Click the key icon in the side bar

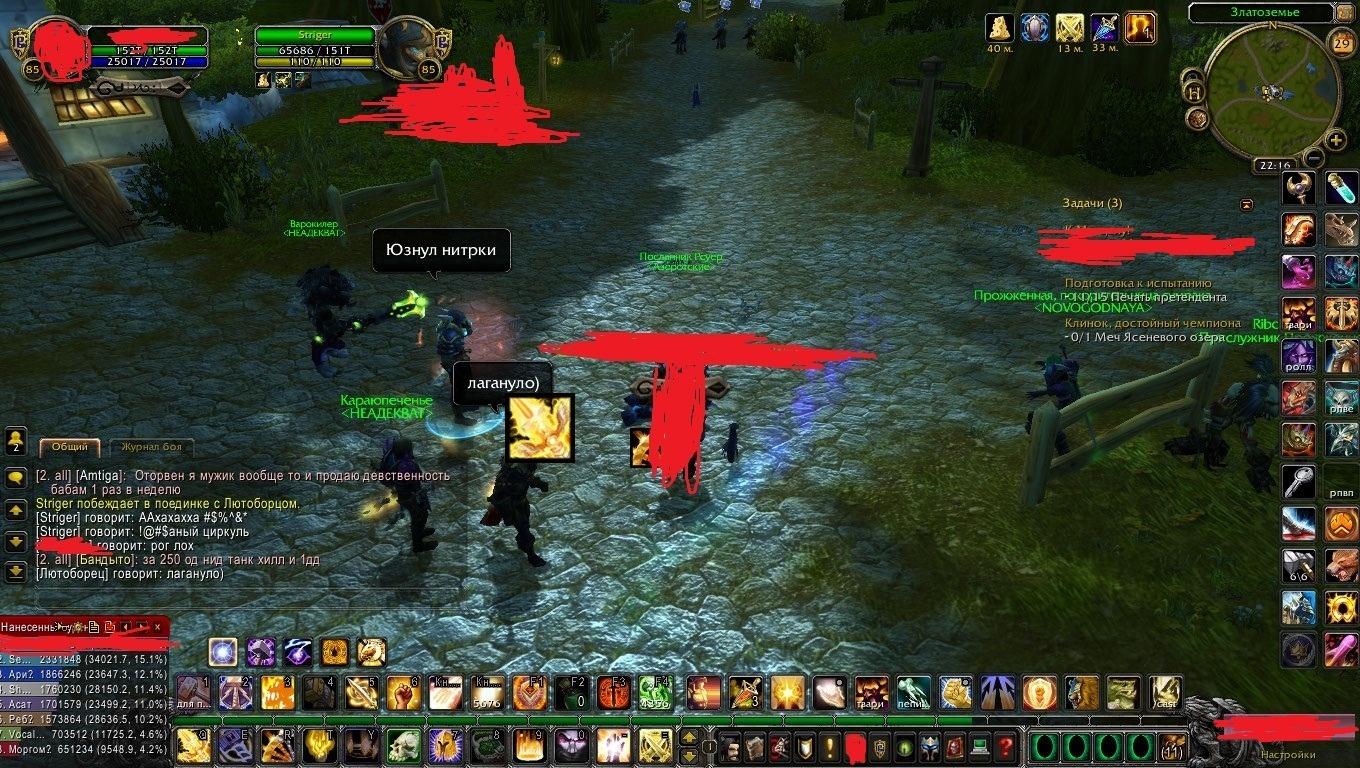pyautogui.click(x=1299, y=482)
